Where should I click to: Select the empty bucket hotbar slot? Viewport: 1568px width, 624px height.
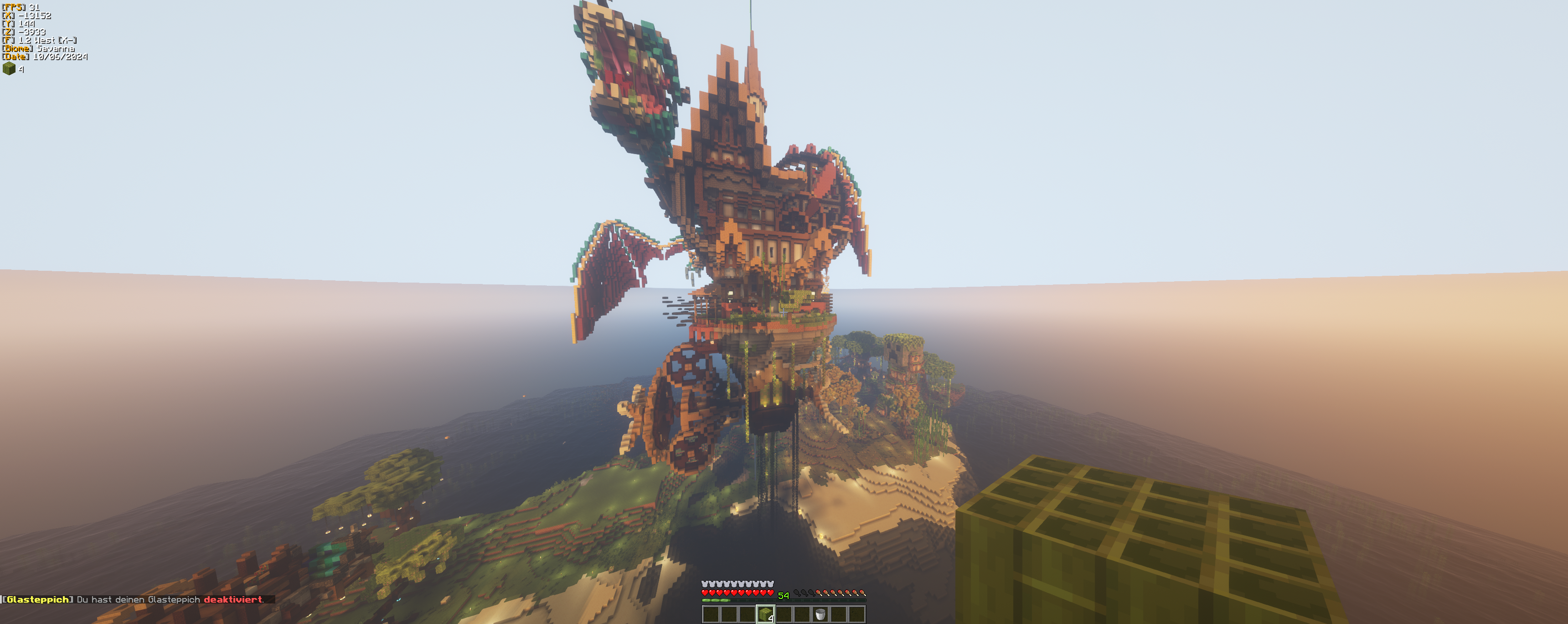[820, 614]
